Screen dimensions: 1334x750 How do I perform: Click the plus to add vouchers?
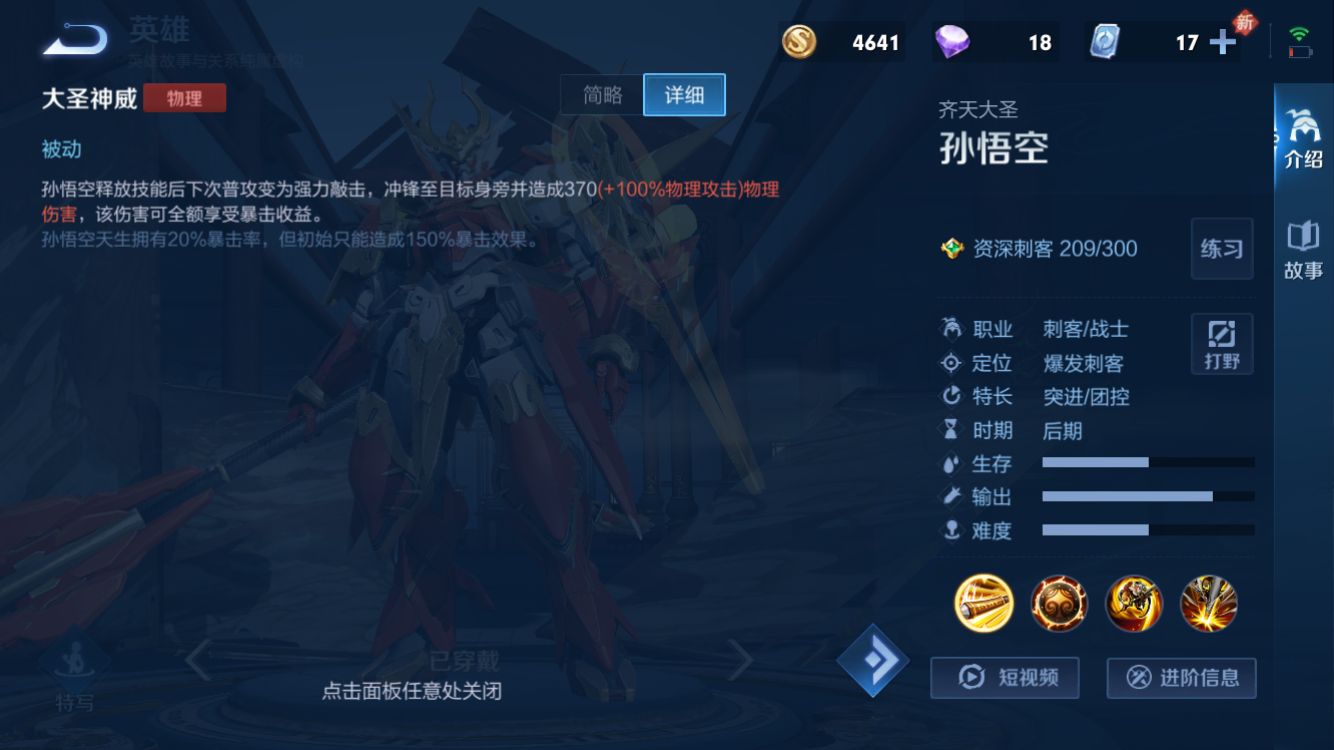(x=1222, y=41)
